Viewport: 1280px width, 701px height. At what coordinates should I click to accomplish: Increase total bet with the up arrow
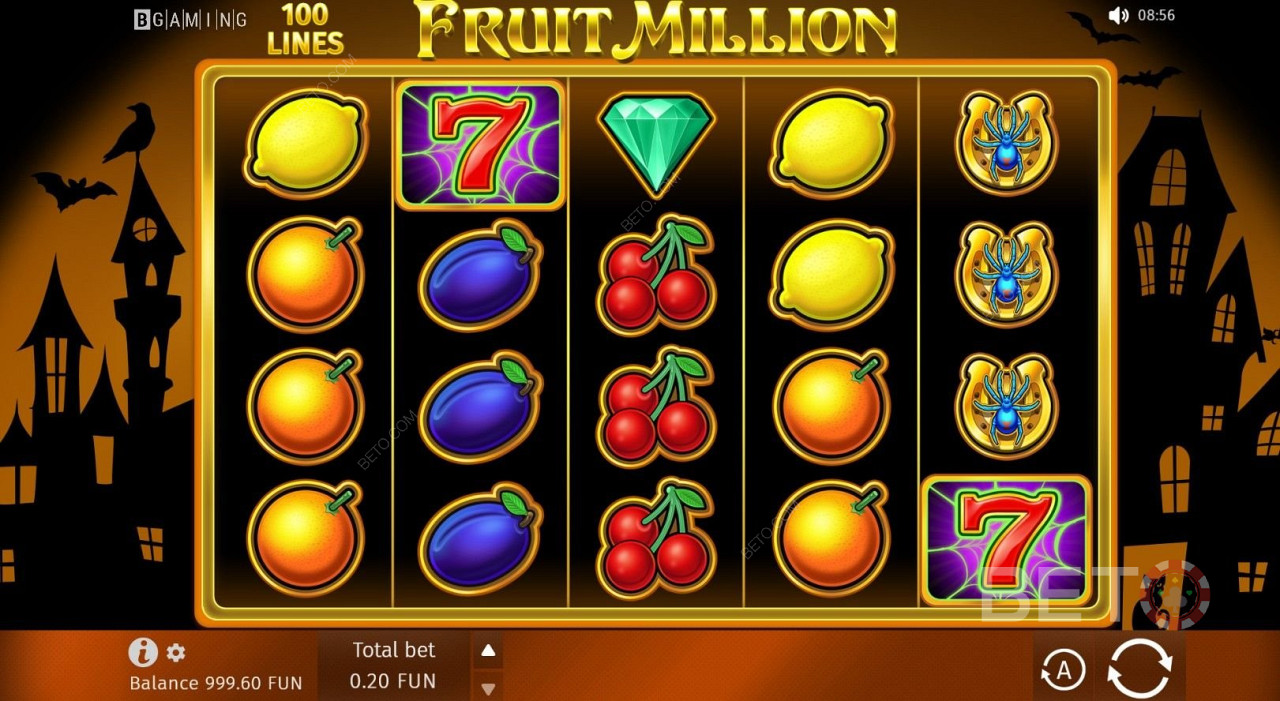point(488,651)
